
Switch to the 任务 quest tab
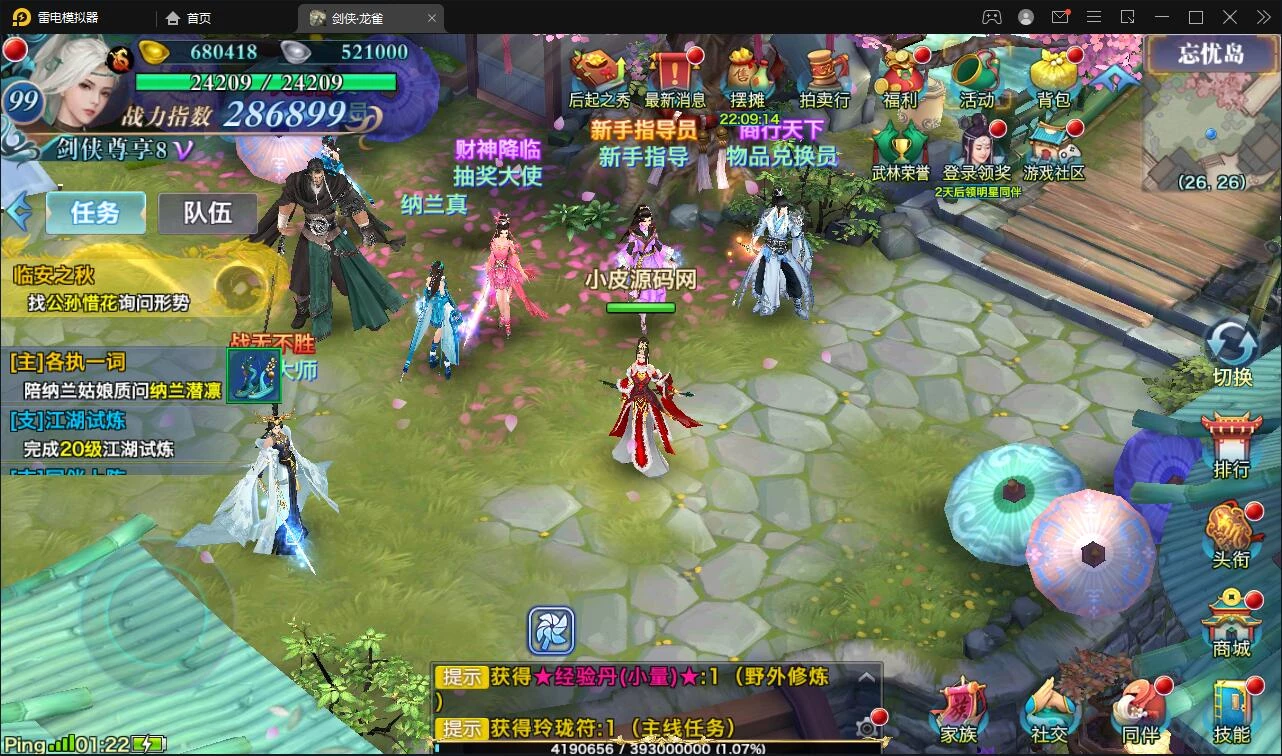tap(95, 212)
